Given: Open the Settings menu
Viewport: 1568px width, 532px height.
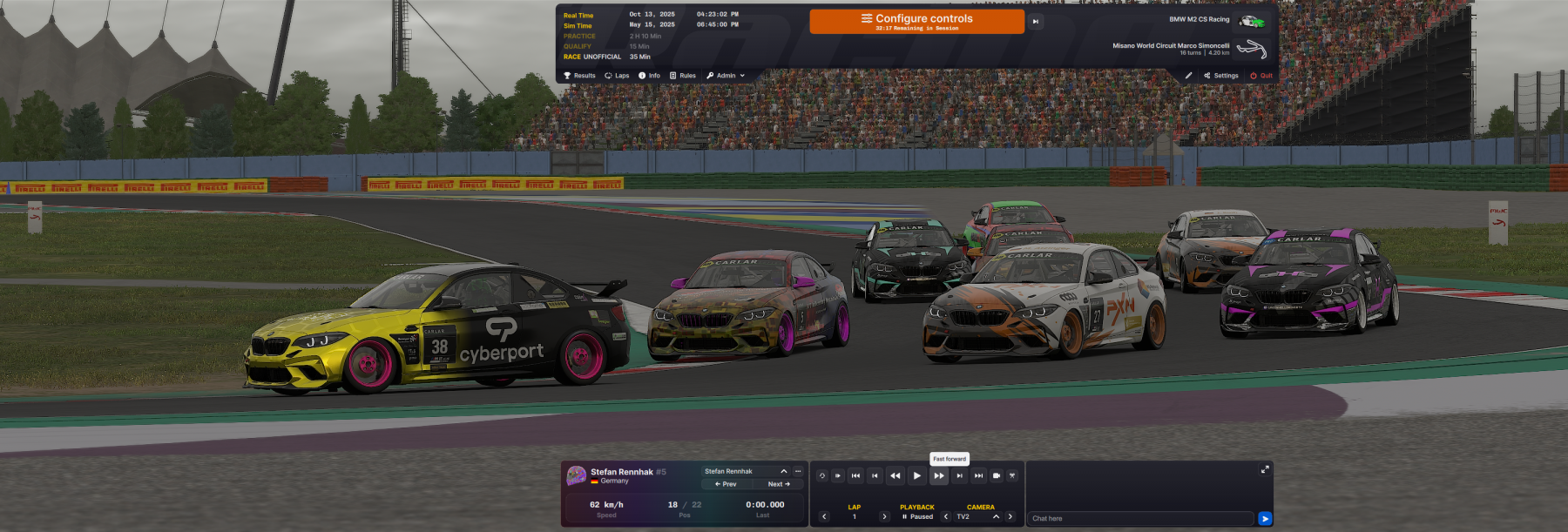Looking at the screenshot, I should tap(1220, 76).
